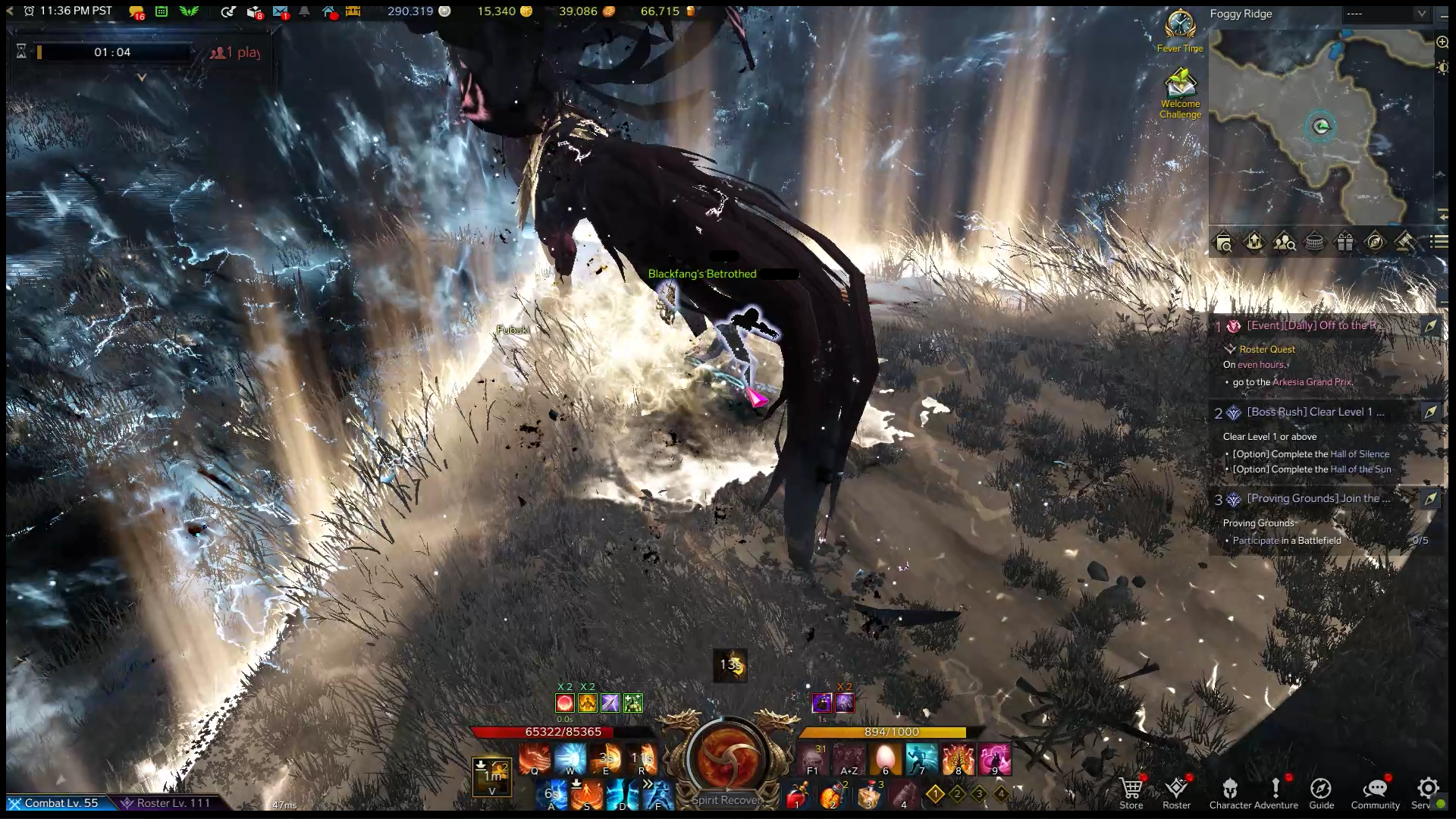The image size is (1456, 819).
Task: Open the gift box icon below the minimap
Action: point(1345,243)
